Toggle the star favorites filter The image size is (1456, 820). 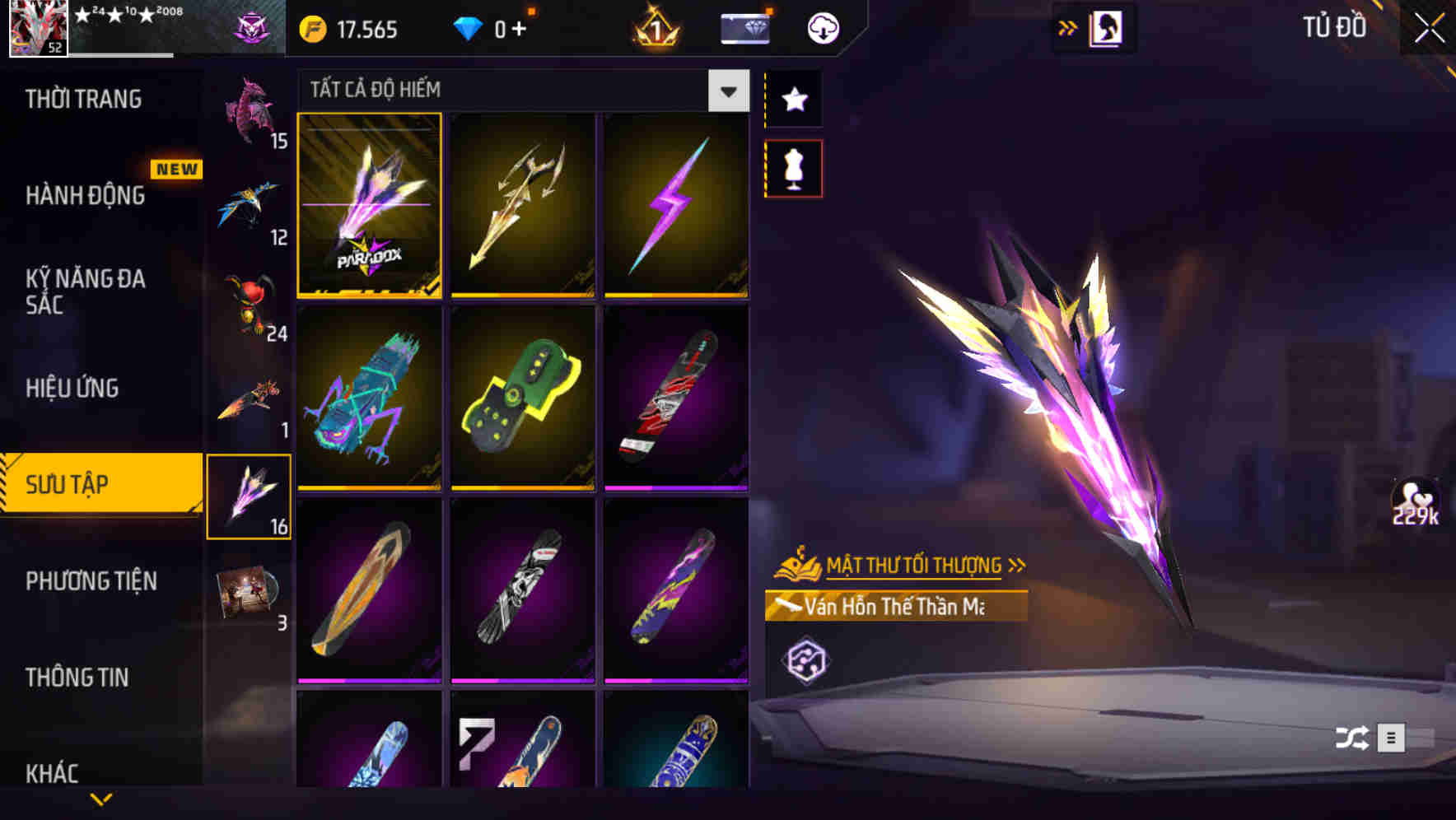(793, 100)
